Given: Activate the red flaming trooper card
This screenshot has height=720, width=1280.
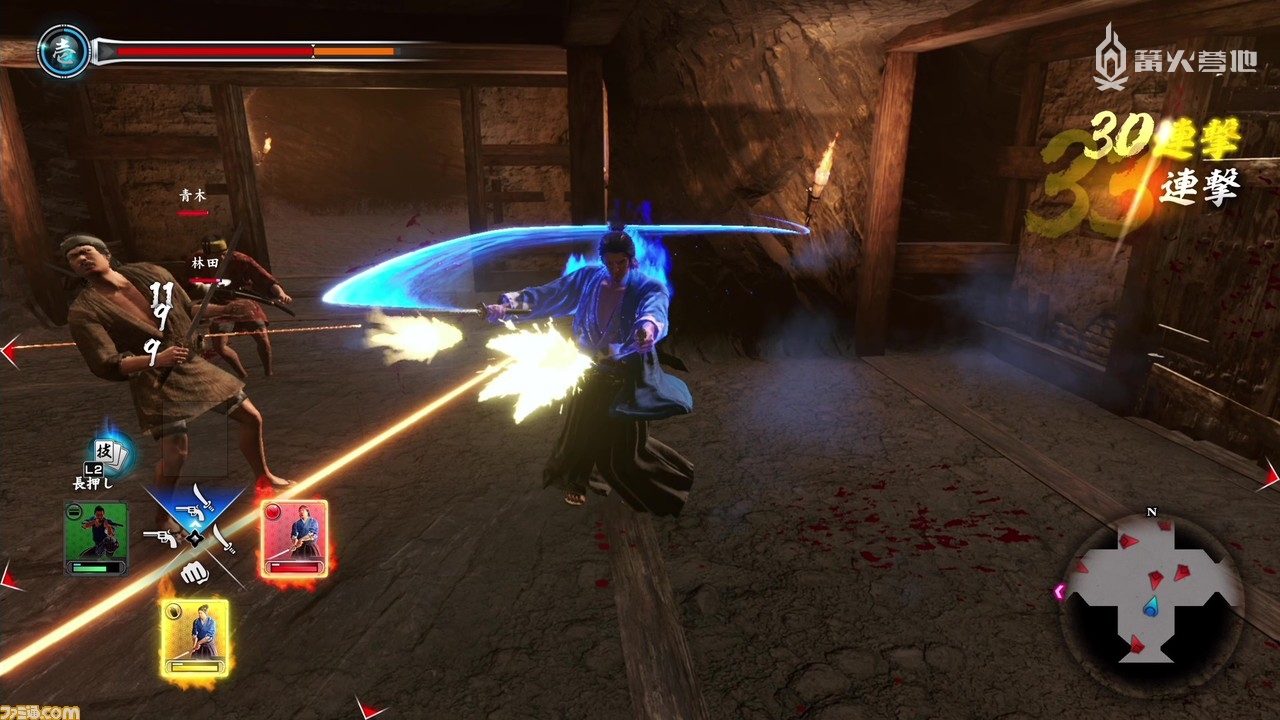Looking at the screenshot, I should coord(295,538).
